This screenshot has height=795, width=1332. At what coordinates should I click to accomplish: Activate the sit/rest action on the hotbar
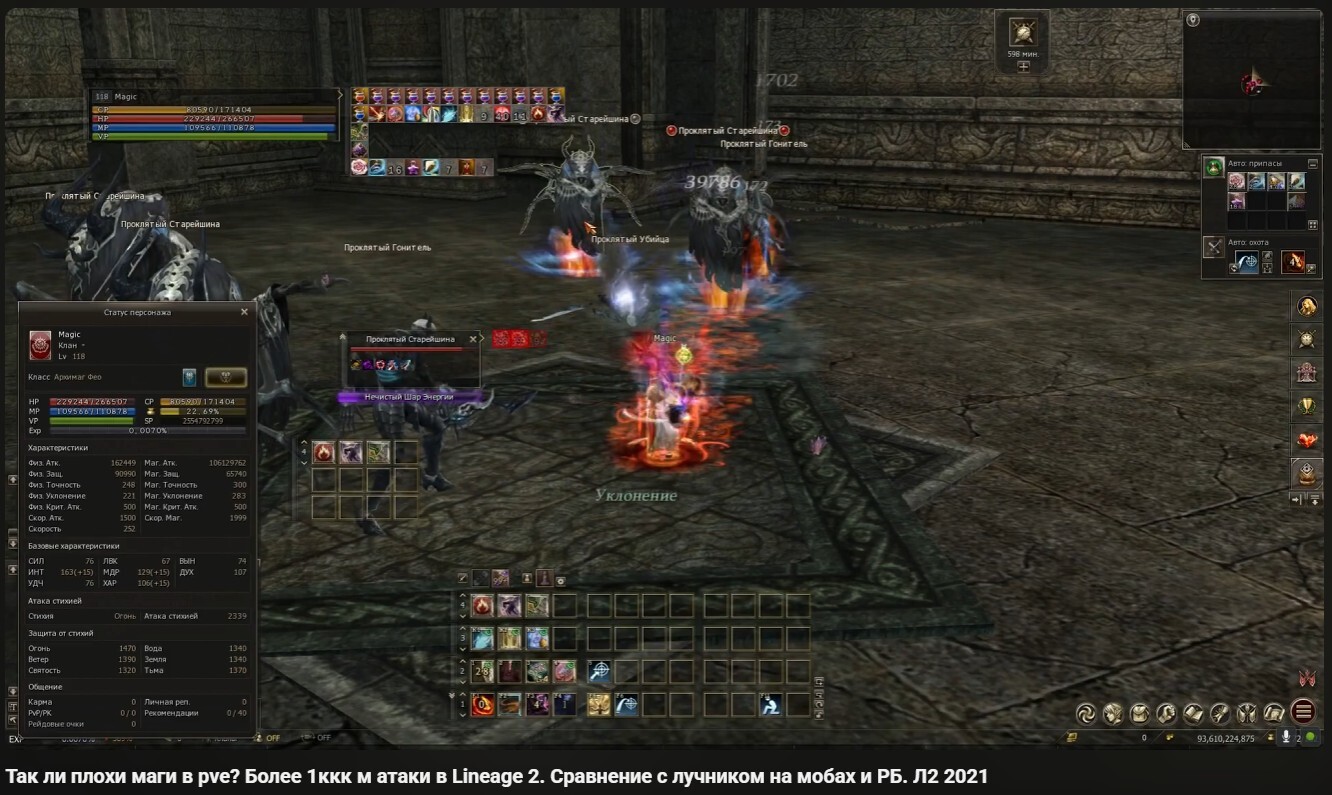coord(769,704)
